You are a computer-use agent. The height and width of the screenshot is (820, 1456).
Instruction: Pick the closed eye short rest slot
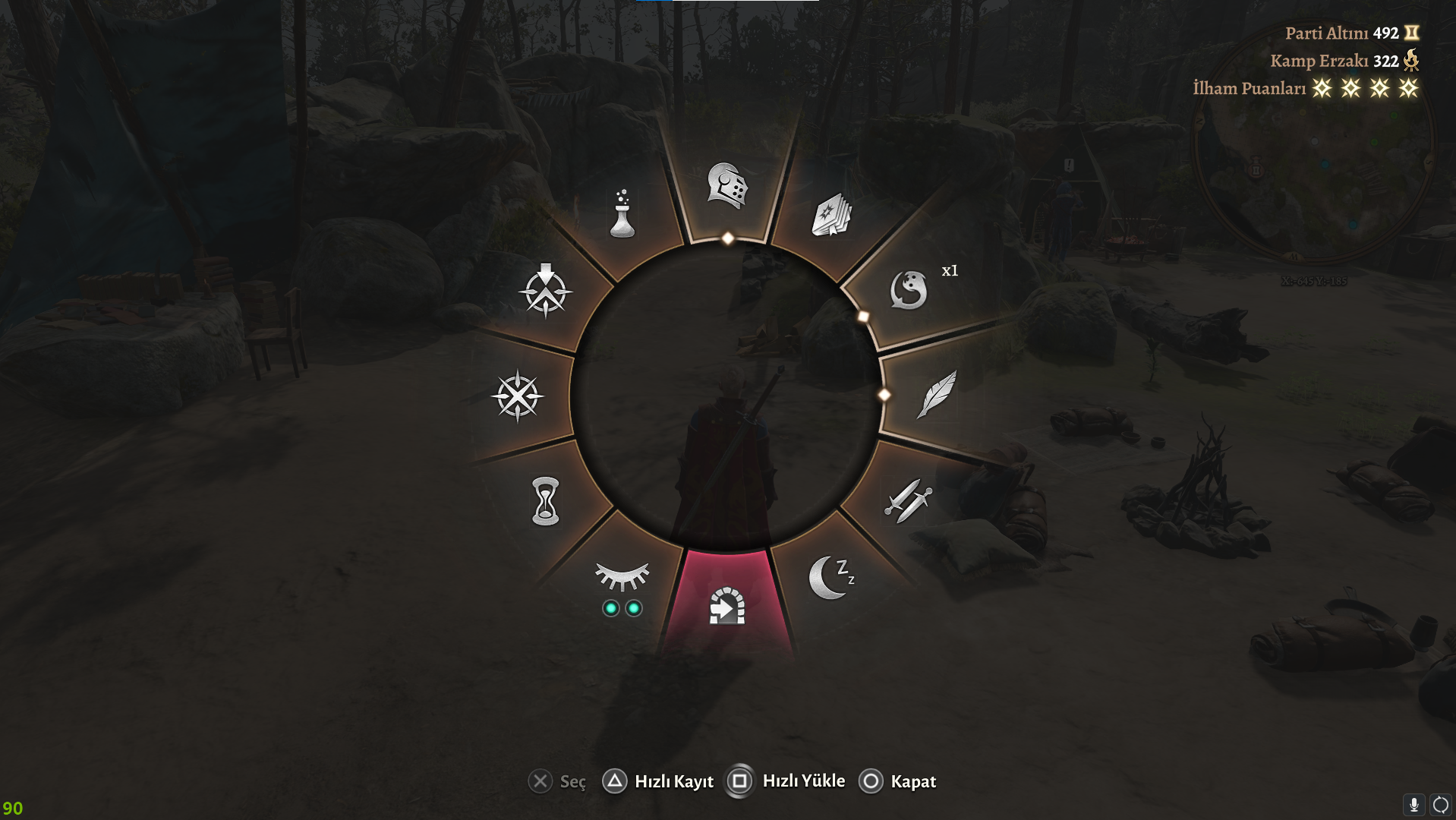[622, 579]
